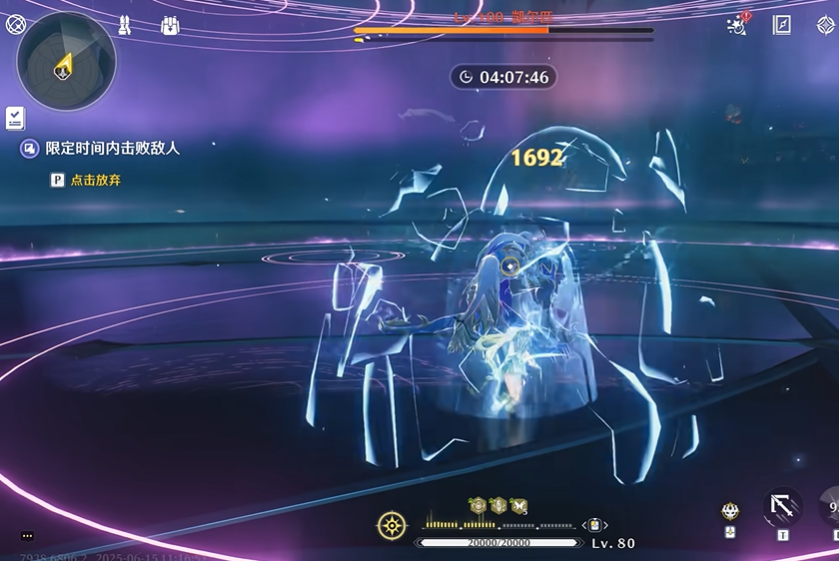Click the golden target lock icon

(391, 526)
